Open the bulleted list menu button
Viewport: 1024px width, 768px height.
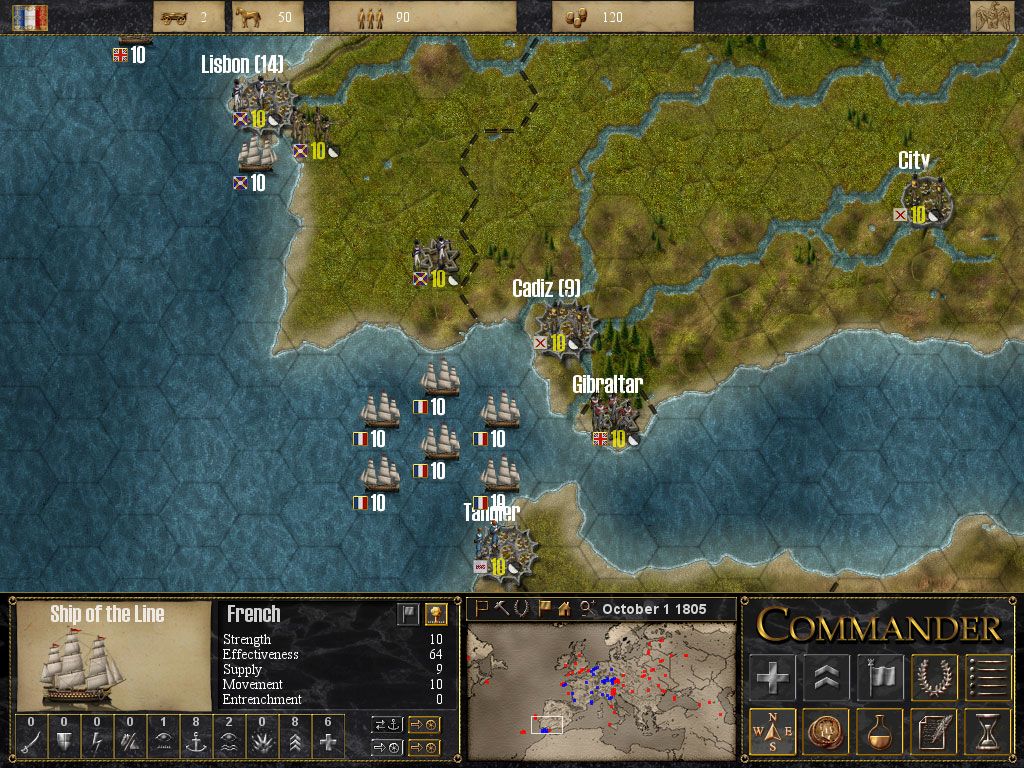[x=988, y=677]
